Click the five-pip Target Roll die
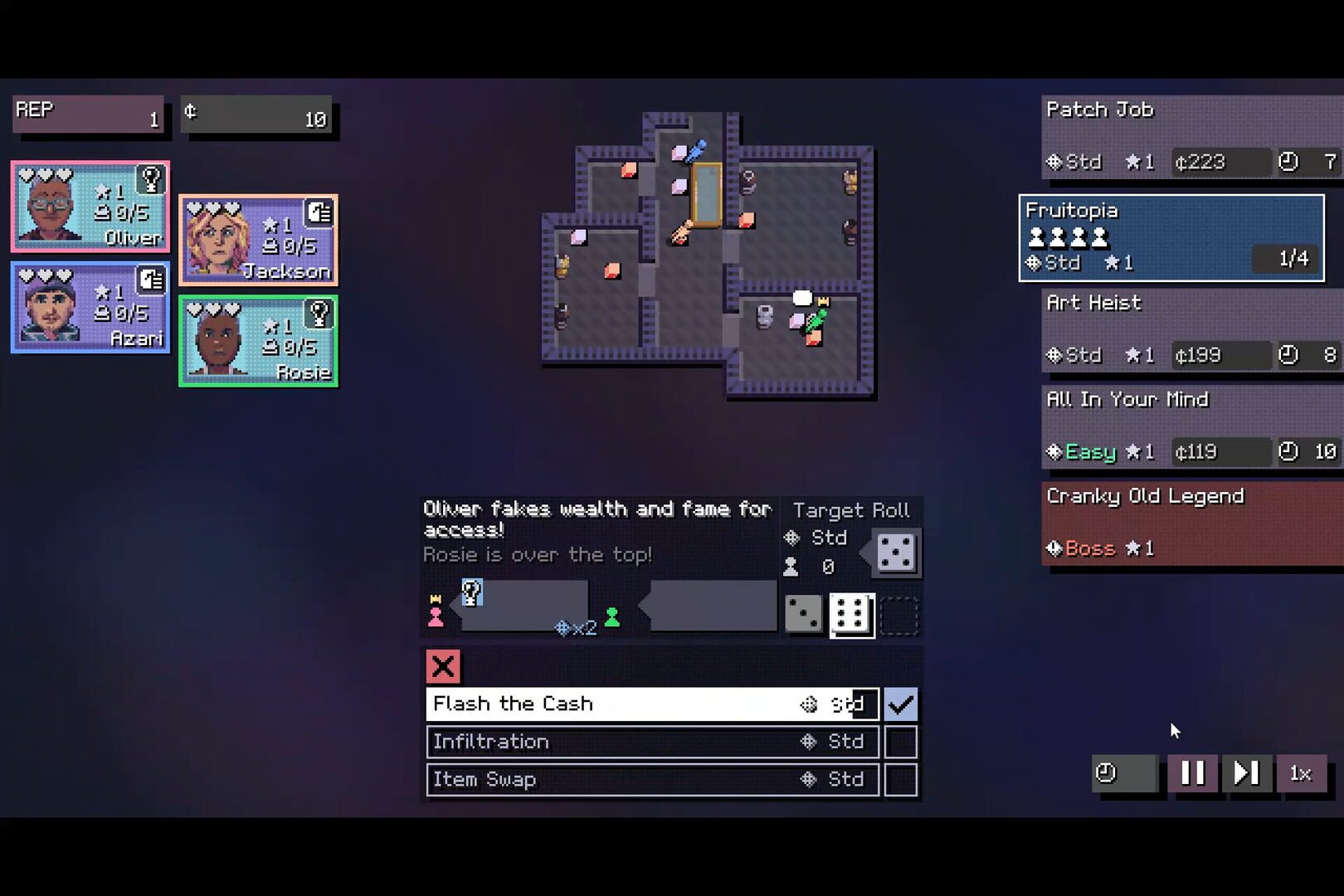 pos(894,553)
